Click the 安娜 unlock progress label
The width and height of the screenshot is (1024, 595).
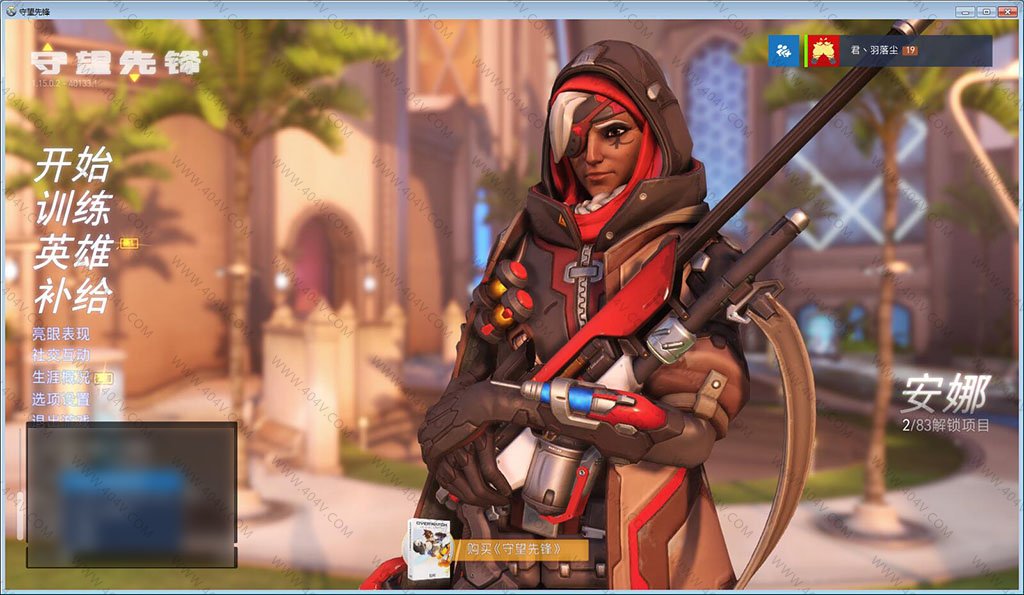pos(945,426)
